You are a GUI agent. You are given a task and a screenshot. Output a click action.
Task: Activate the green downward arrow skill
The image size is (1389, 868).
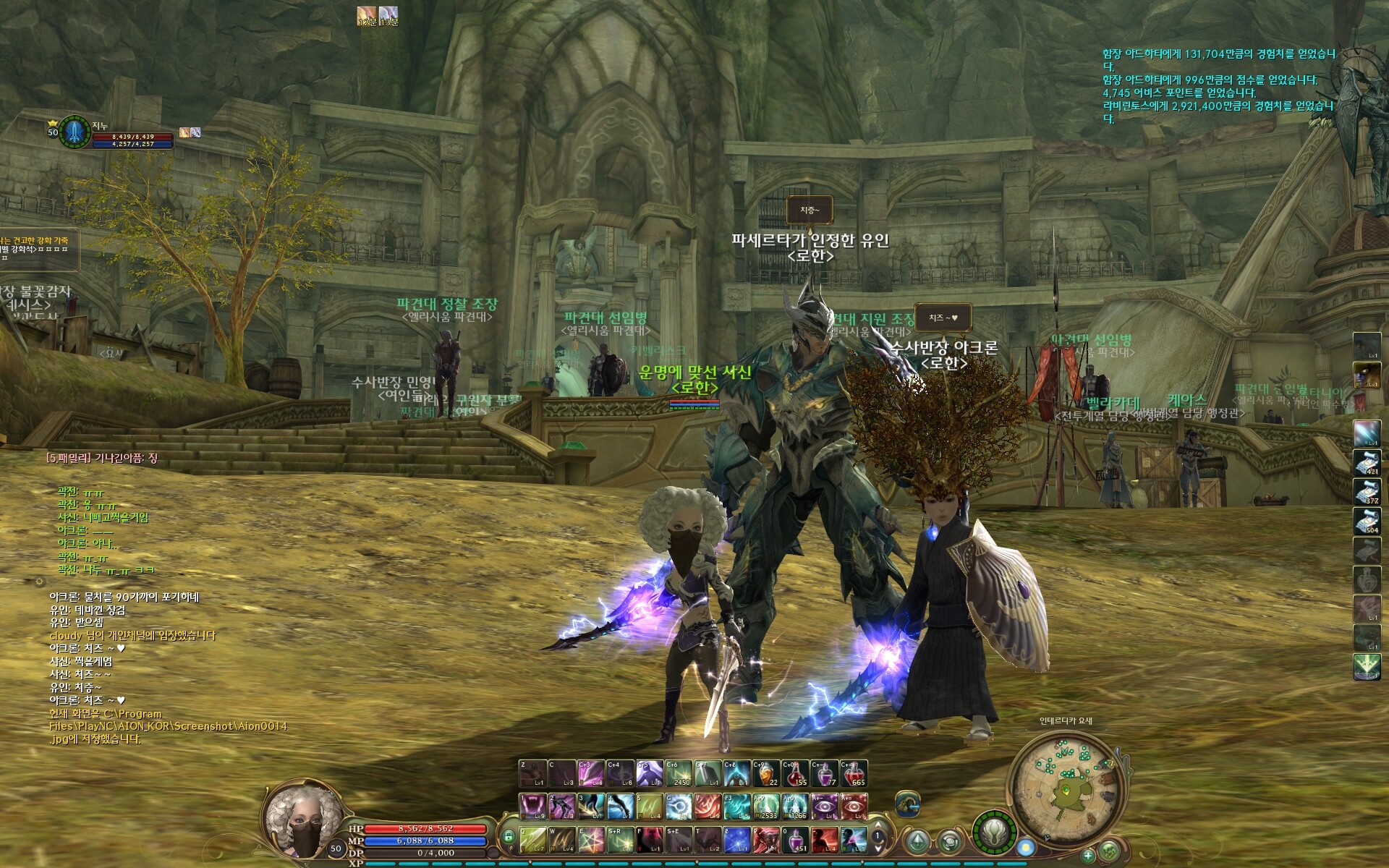pyautogui.click(x=1367, y=667)
